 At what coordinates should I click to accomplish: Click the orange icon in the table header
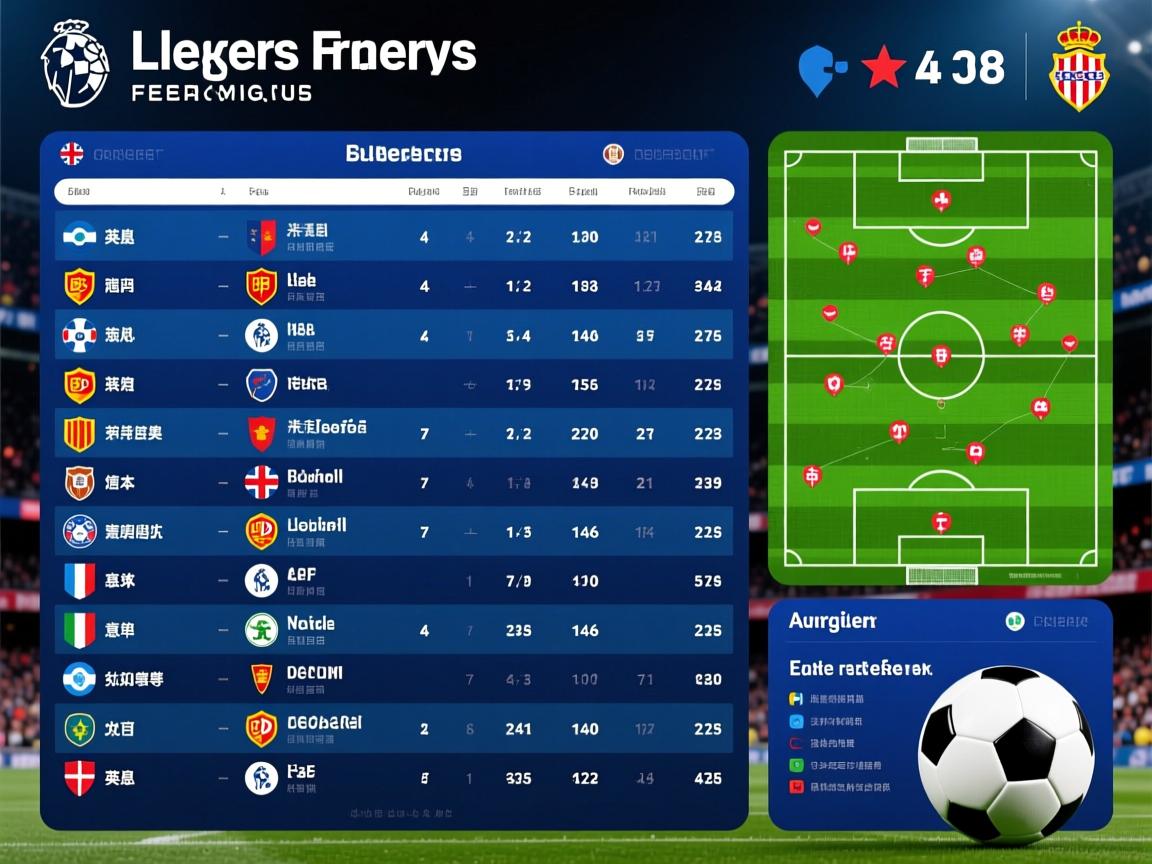coord(613,154)
